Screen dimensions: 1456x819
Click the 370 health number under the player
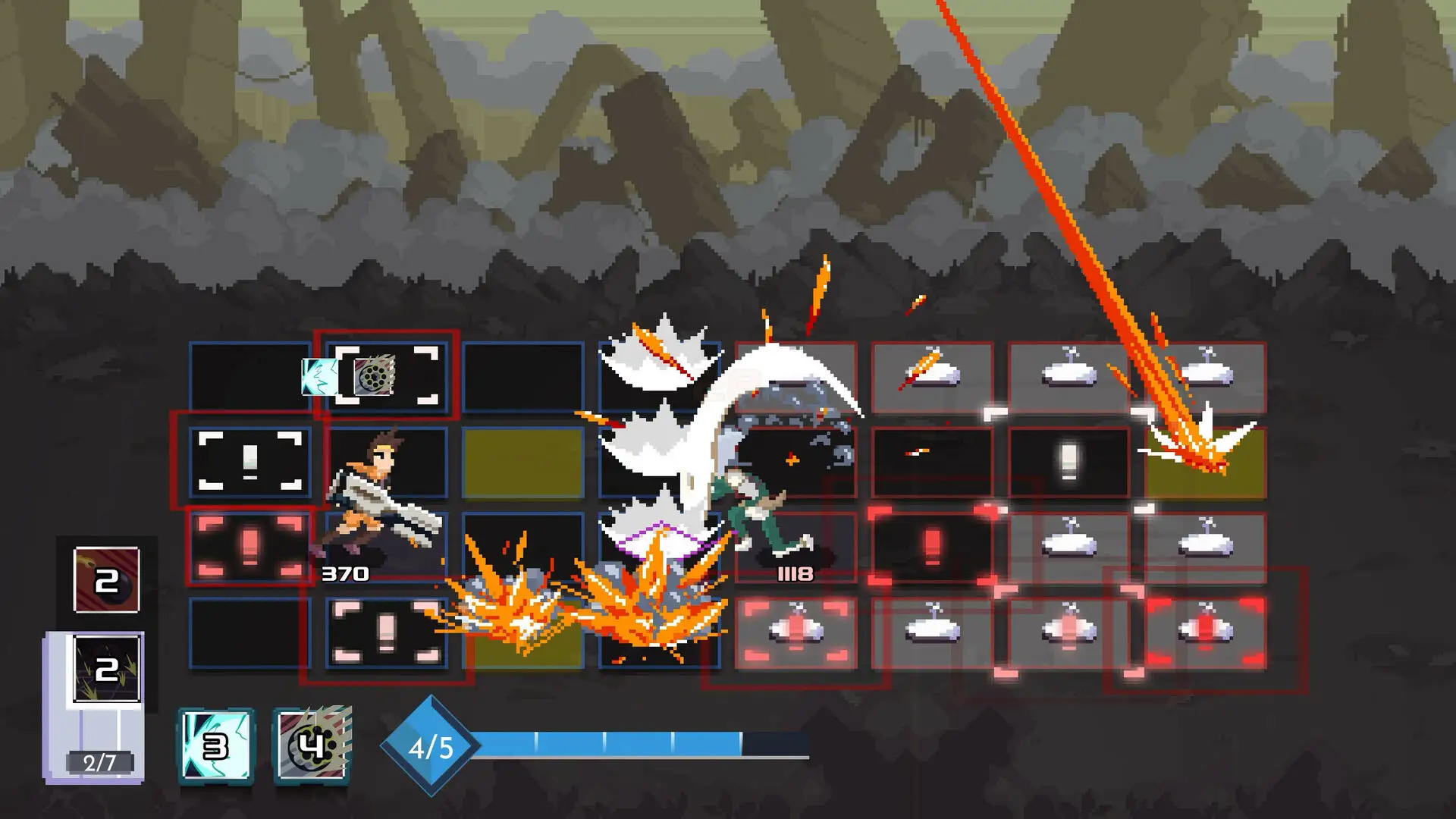pyautogui.click(x=347, y=575)
